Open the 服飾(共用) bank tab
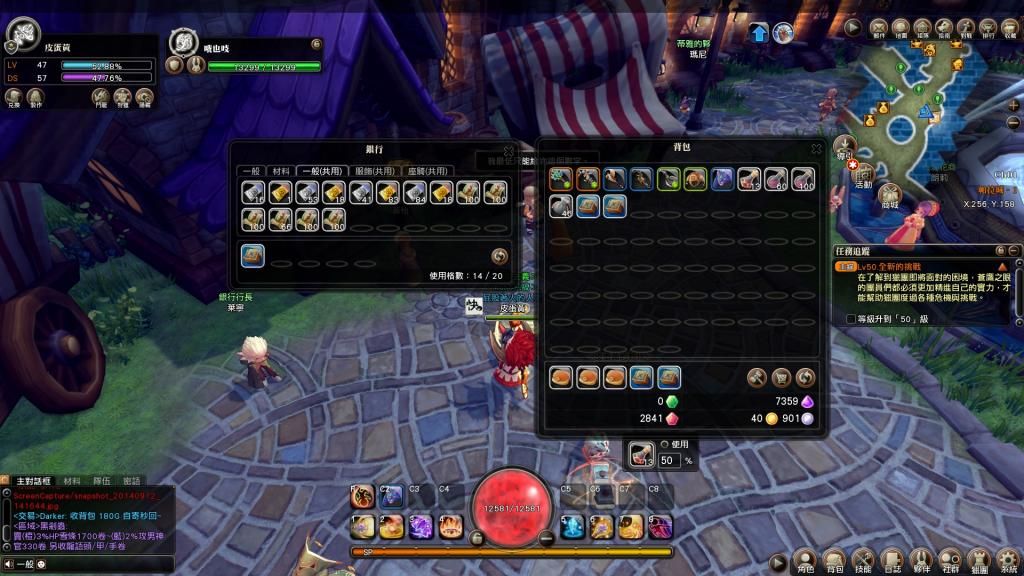The width and height of the screenshot is (1024, 576). pyautogui.click(x=375, y=171)
